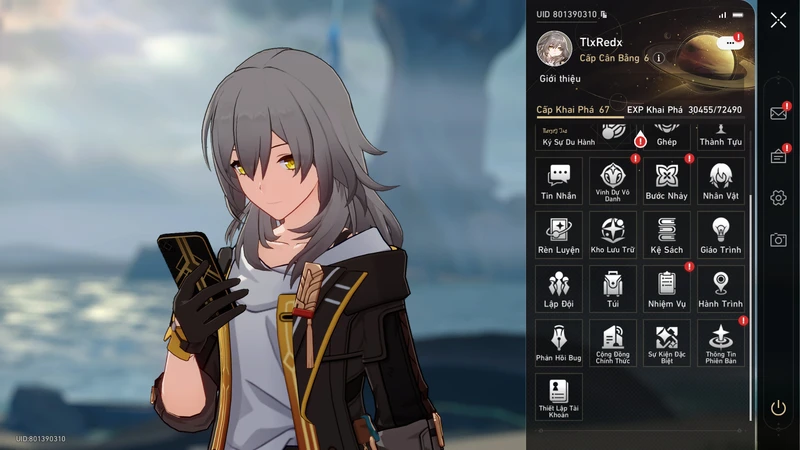Open the Túi inventory bag

pyautogui.click(x=613, y=288)
